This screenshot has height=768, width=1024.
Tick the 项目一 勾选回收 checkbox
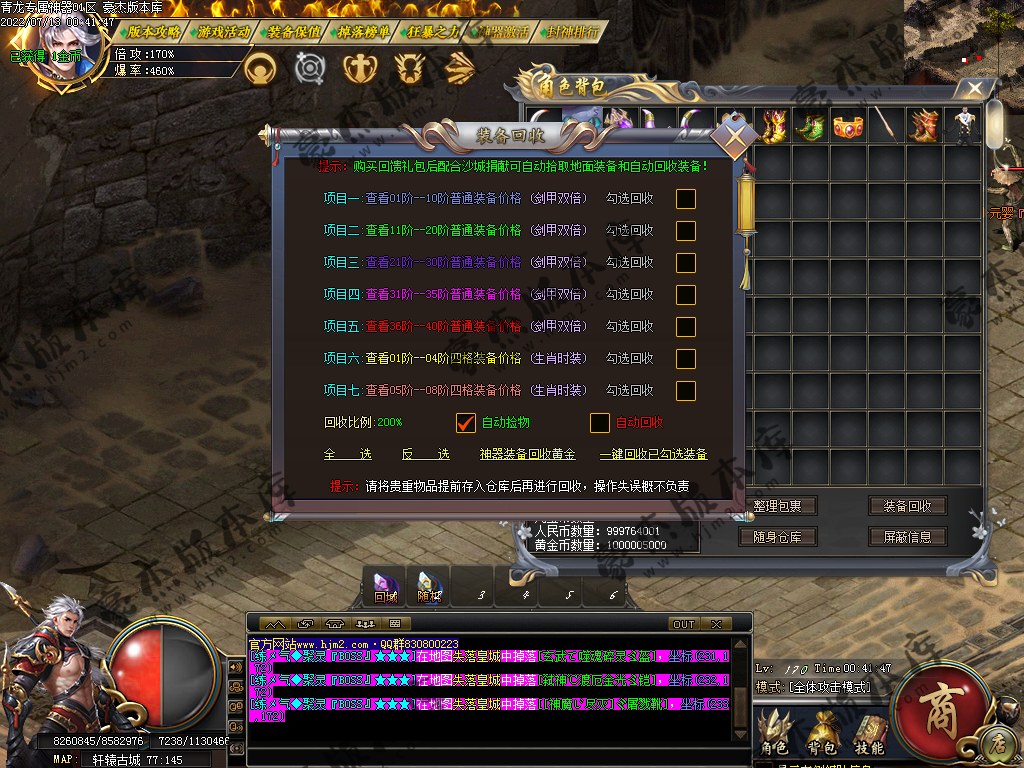685,198
